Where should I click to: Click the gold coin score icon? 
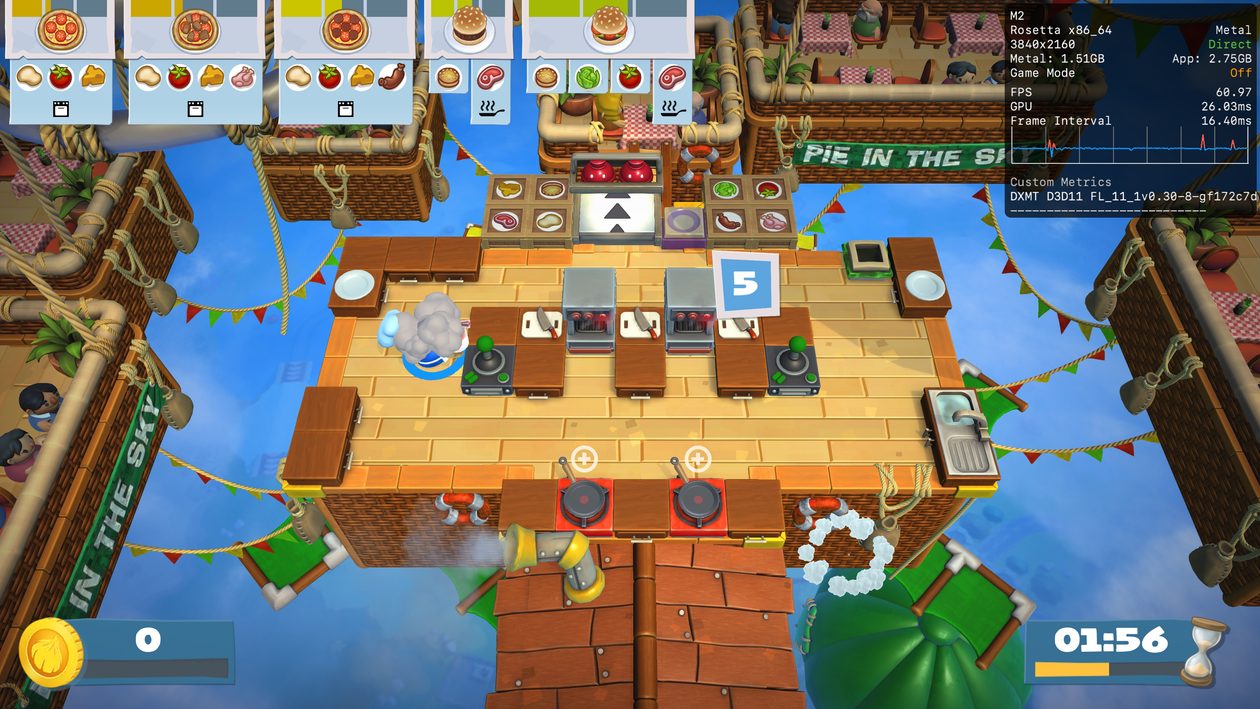(49, 651)
